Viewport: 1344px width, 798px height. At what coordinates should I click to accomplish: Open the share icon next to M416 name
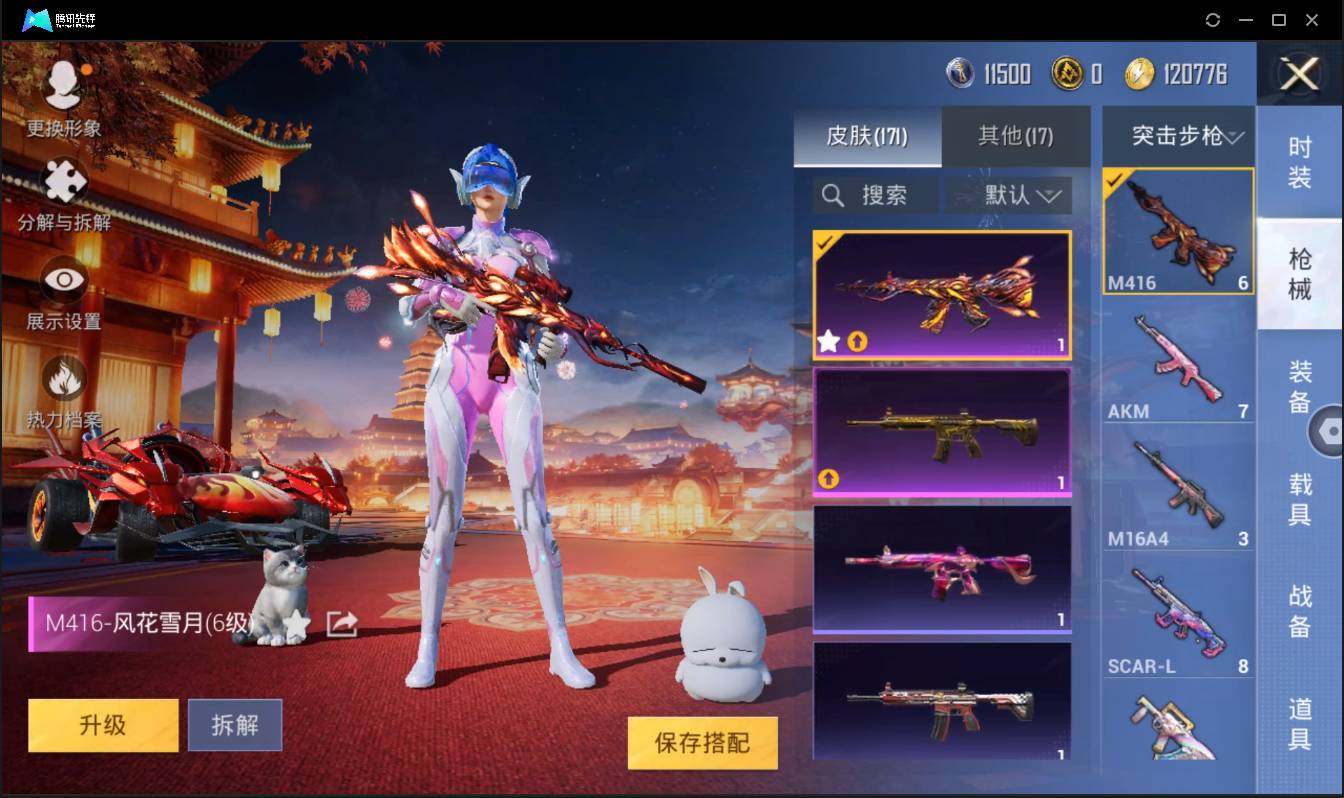coord(342,622)
